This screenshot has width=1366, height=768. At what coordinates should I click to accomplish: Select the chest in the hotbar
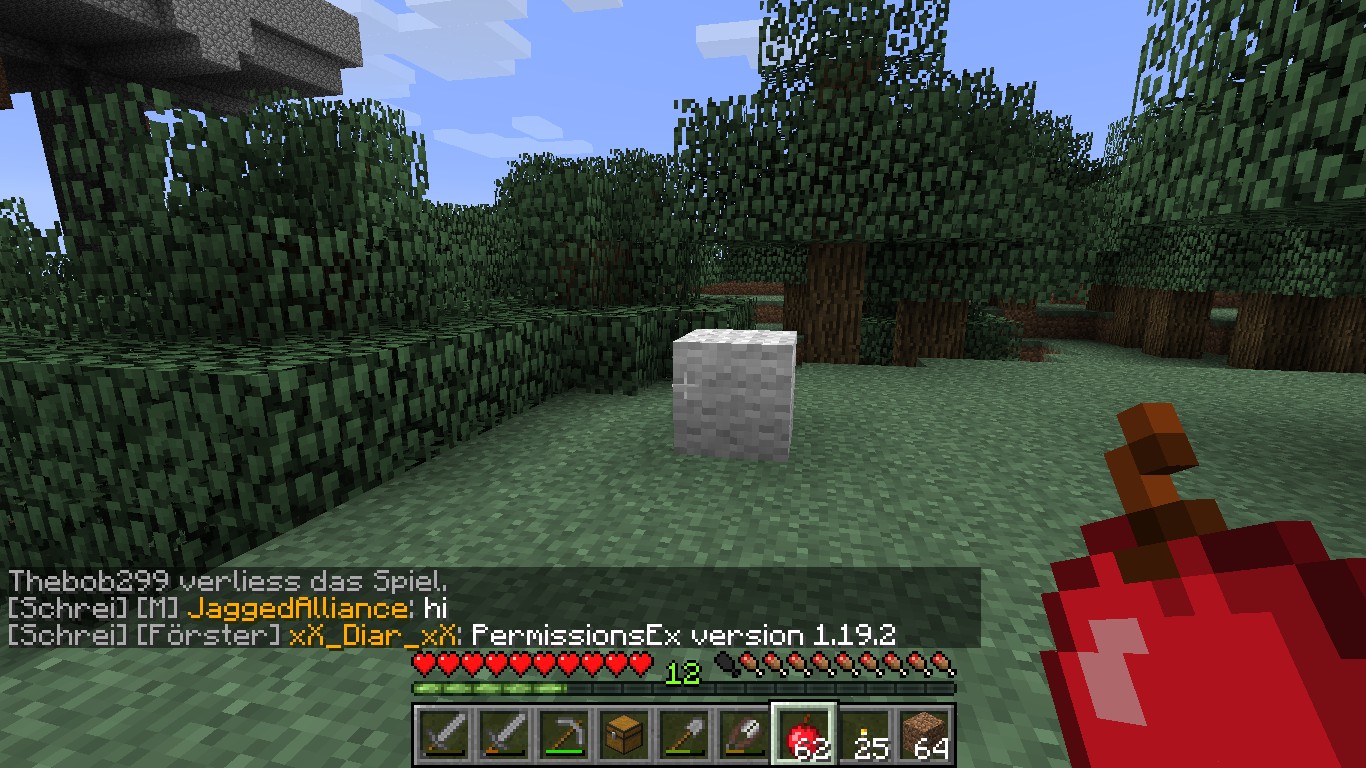point(624,736)
